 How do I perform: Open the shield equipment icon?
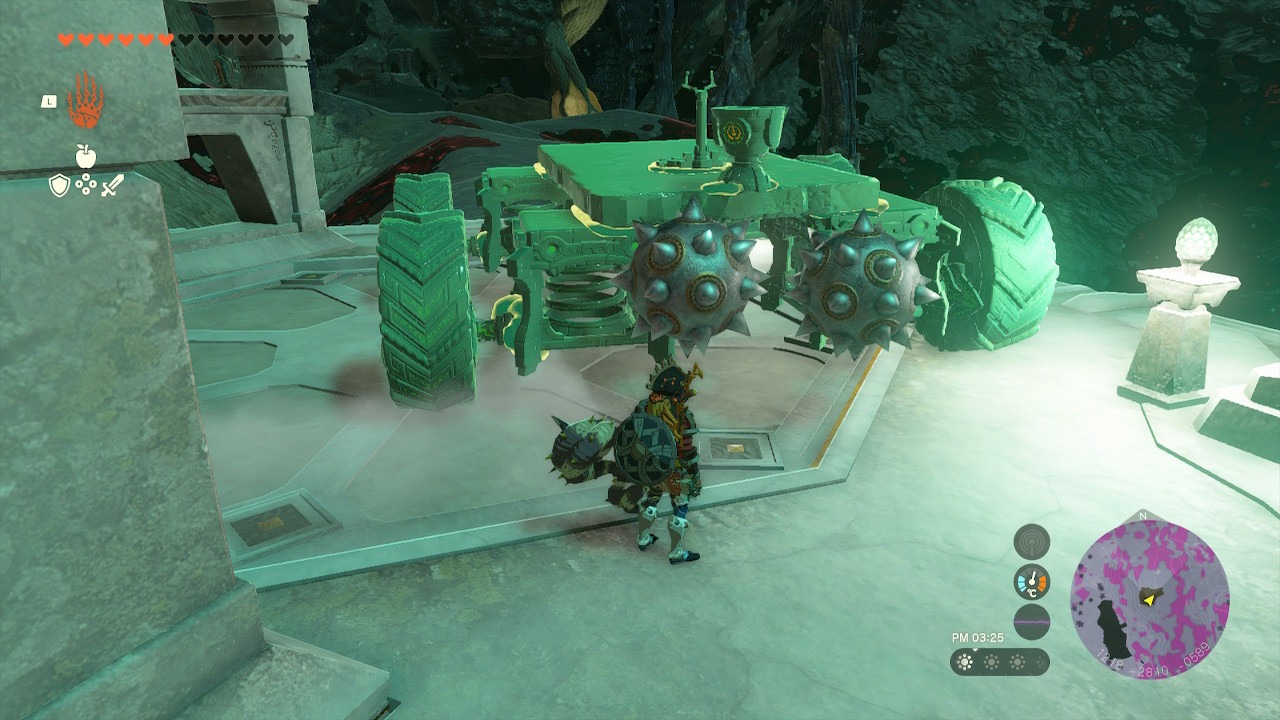tap(60, 185)
